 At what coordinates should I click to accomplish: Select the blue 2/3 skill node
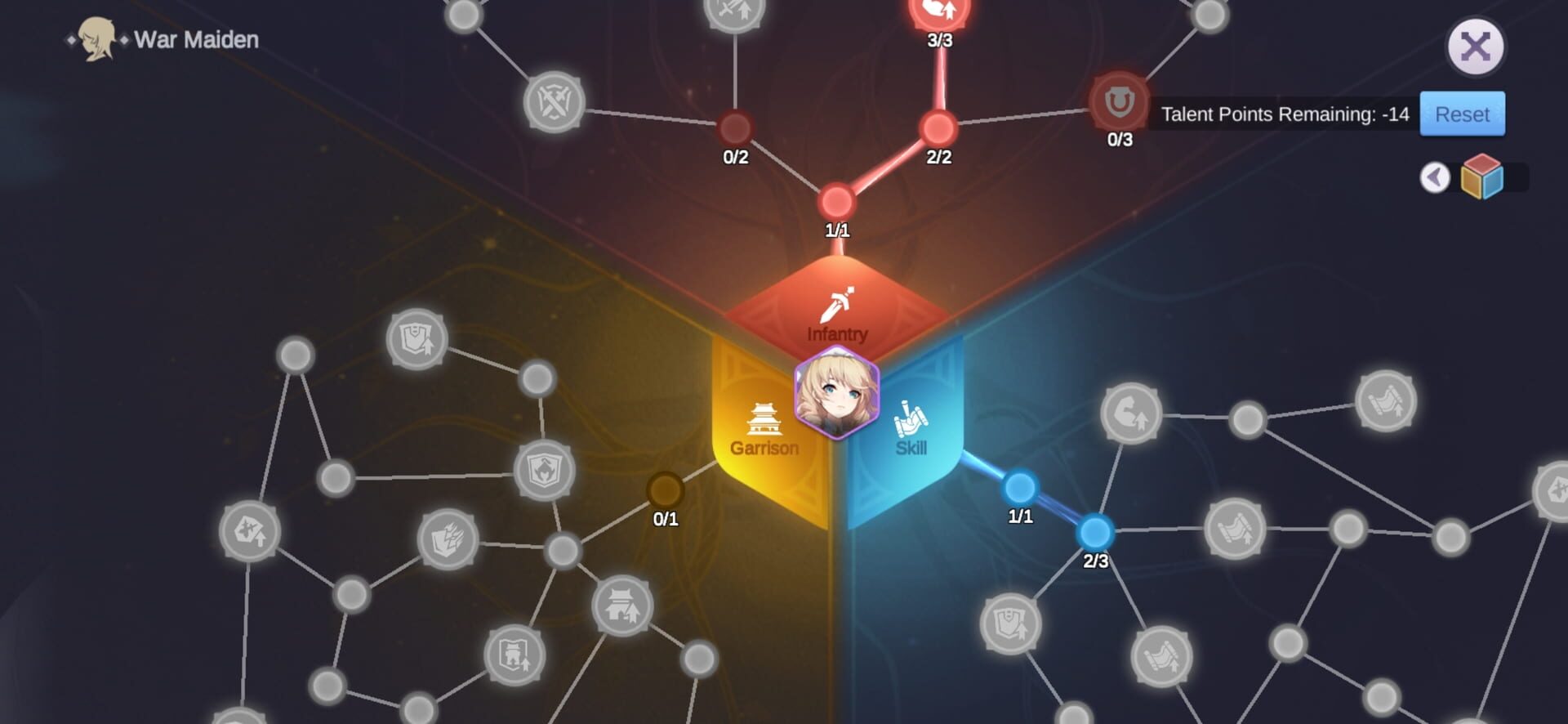click(1094, 533)
